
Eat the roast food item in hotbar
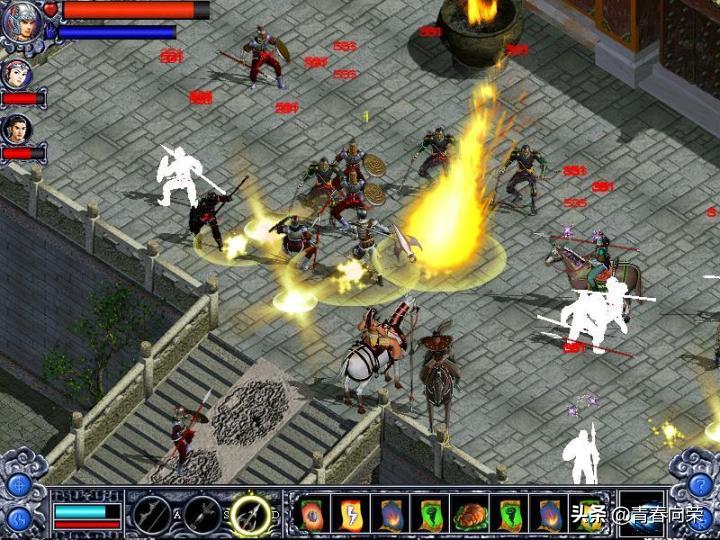point(468,514)
